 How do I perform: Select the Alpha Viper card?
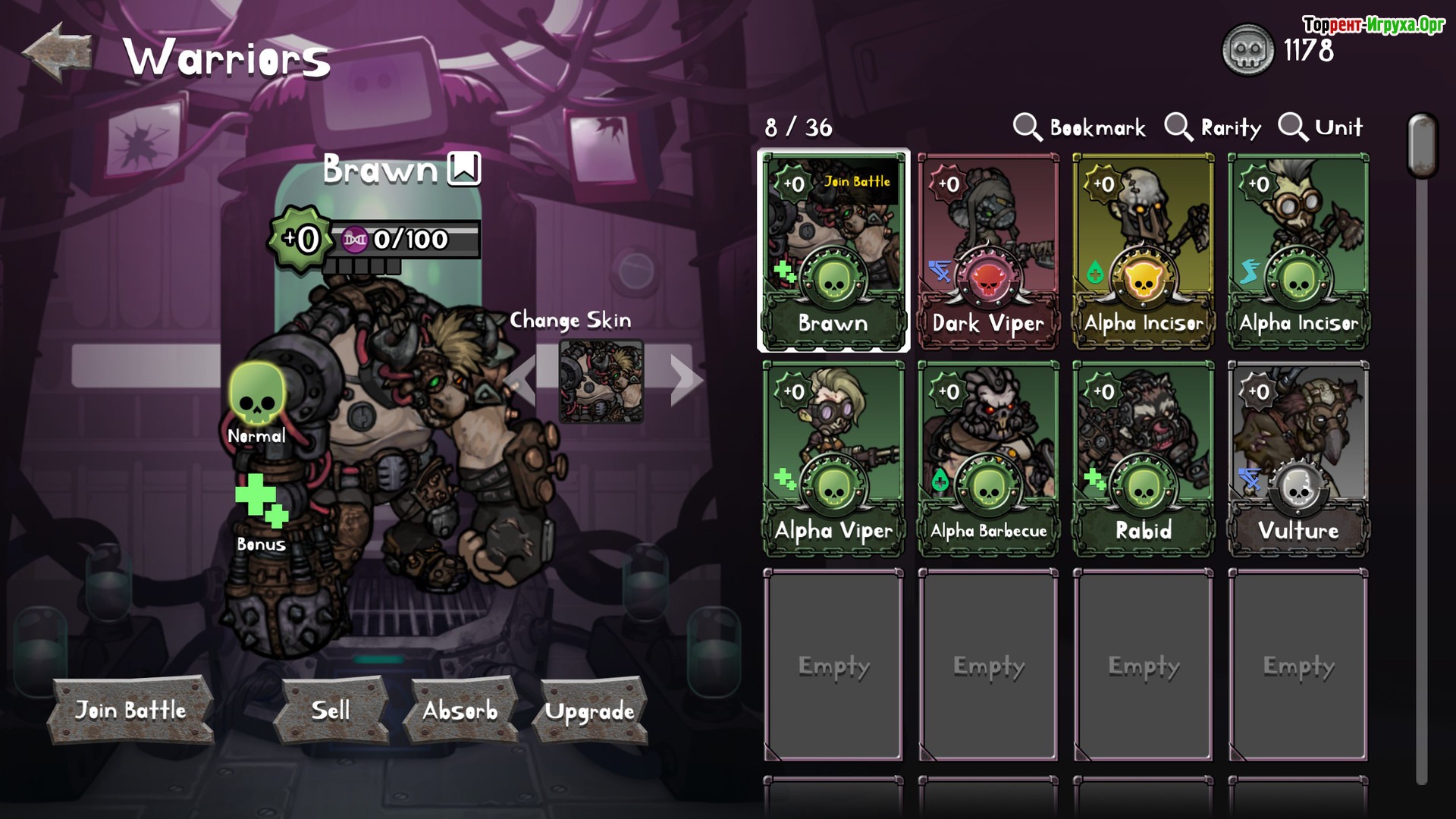833,459
